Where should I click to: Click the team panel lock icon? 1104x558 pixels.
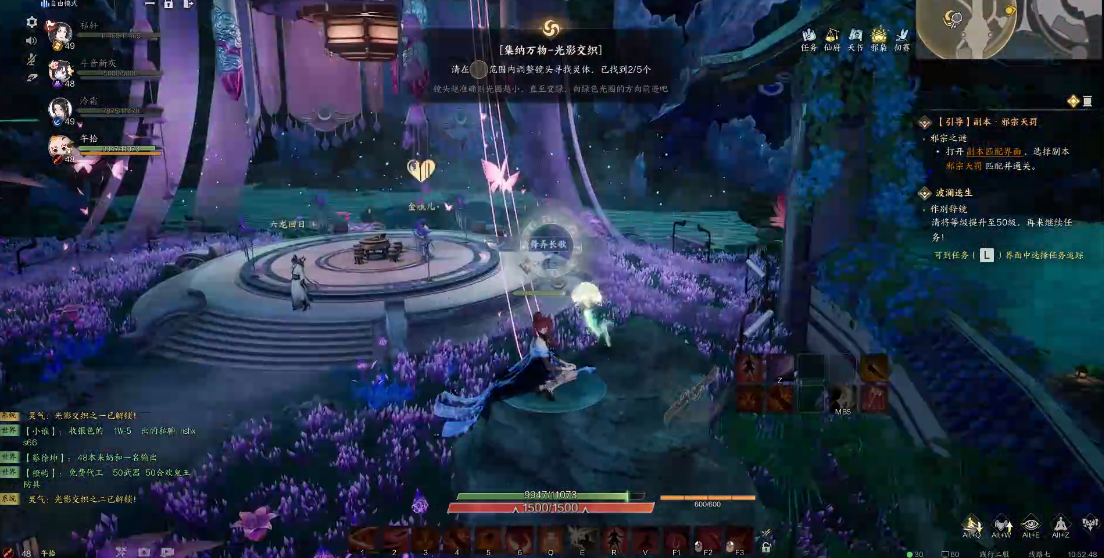[x=167, y=5]
